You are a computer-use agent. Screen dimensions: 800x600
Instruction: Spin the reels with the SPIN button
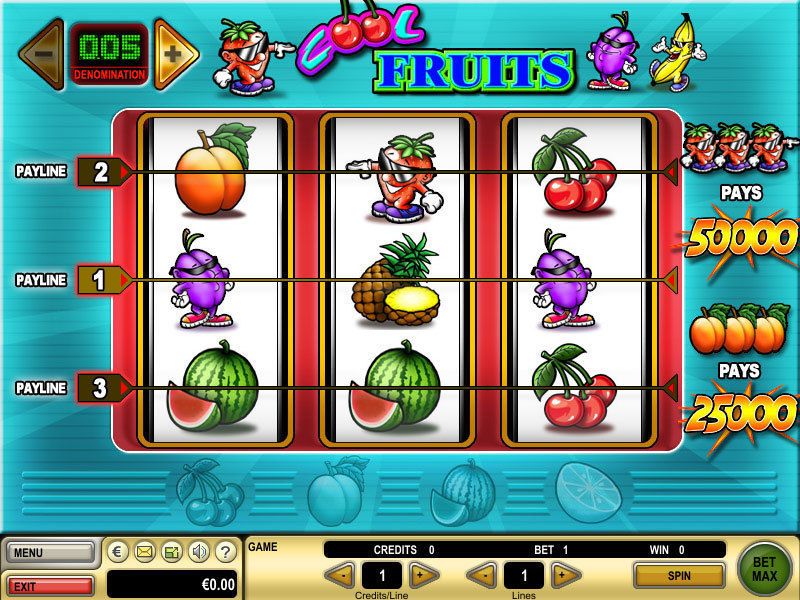tap(679, 575)
